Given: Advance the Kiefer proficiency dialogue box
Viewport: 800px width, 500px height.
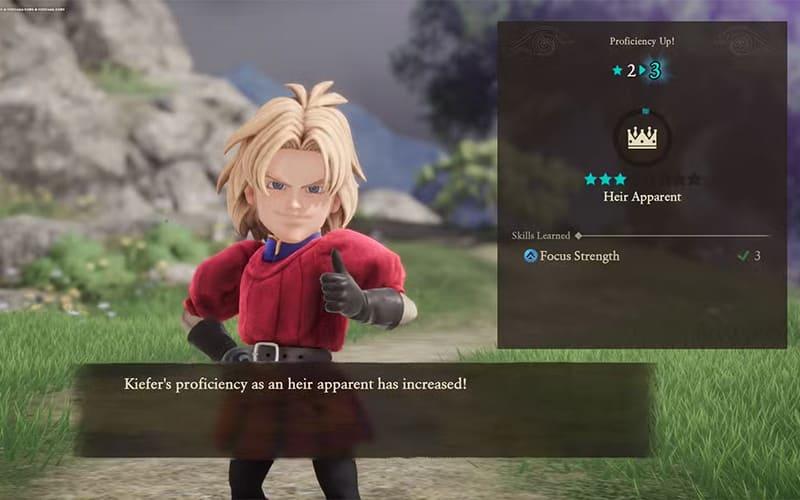Looking at the screenshot, I should pos(364,409).
